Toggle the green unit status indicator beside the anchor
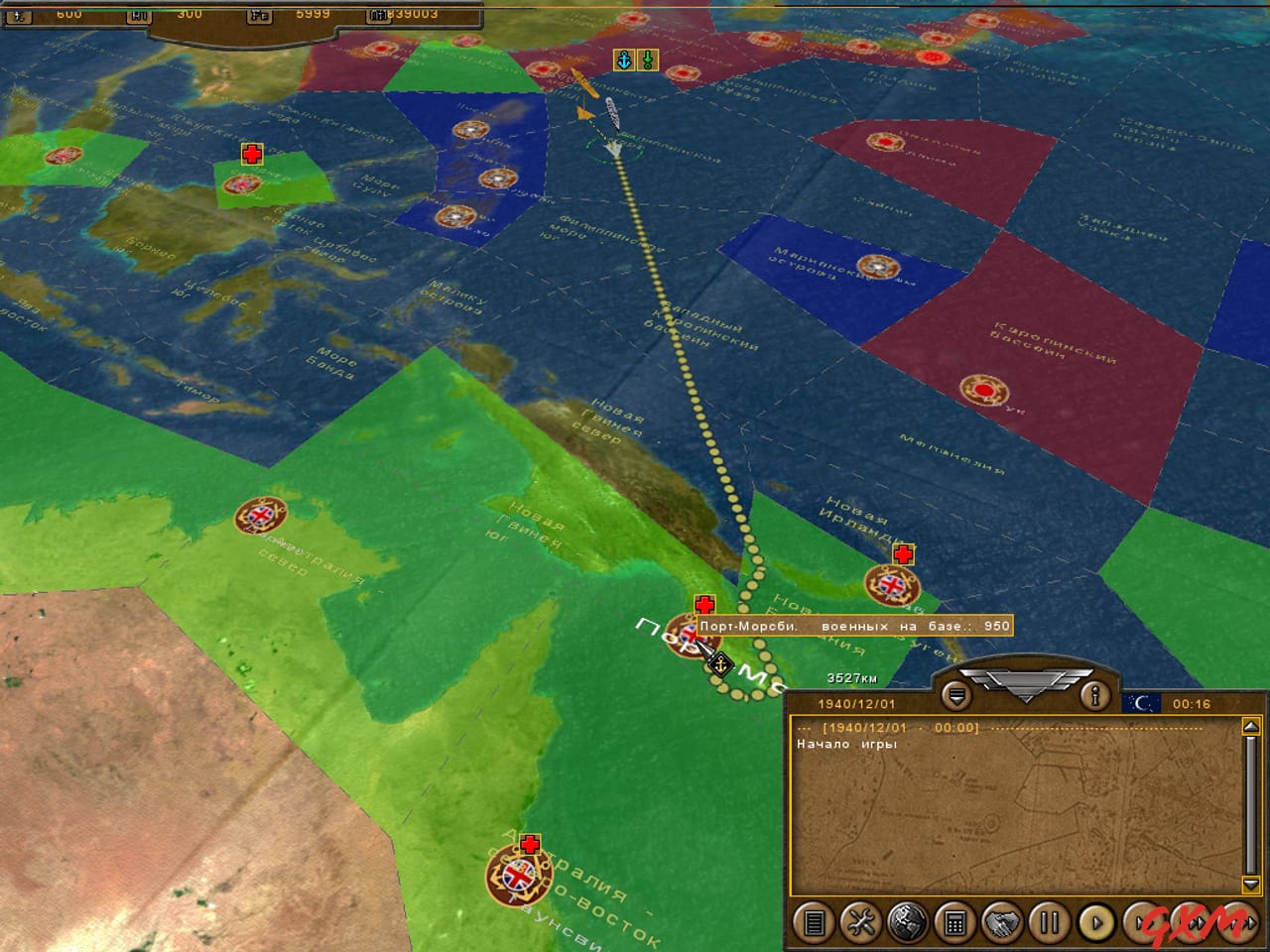Image resolution: width=1270 pixels, height=952 pixels. click(646, 59)
